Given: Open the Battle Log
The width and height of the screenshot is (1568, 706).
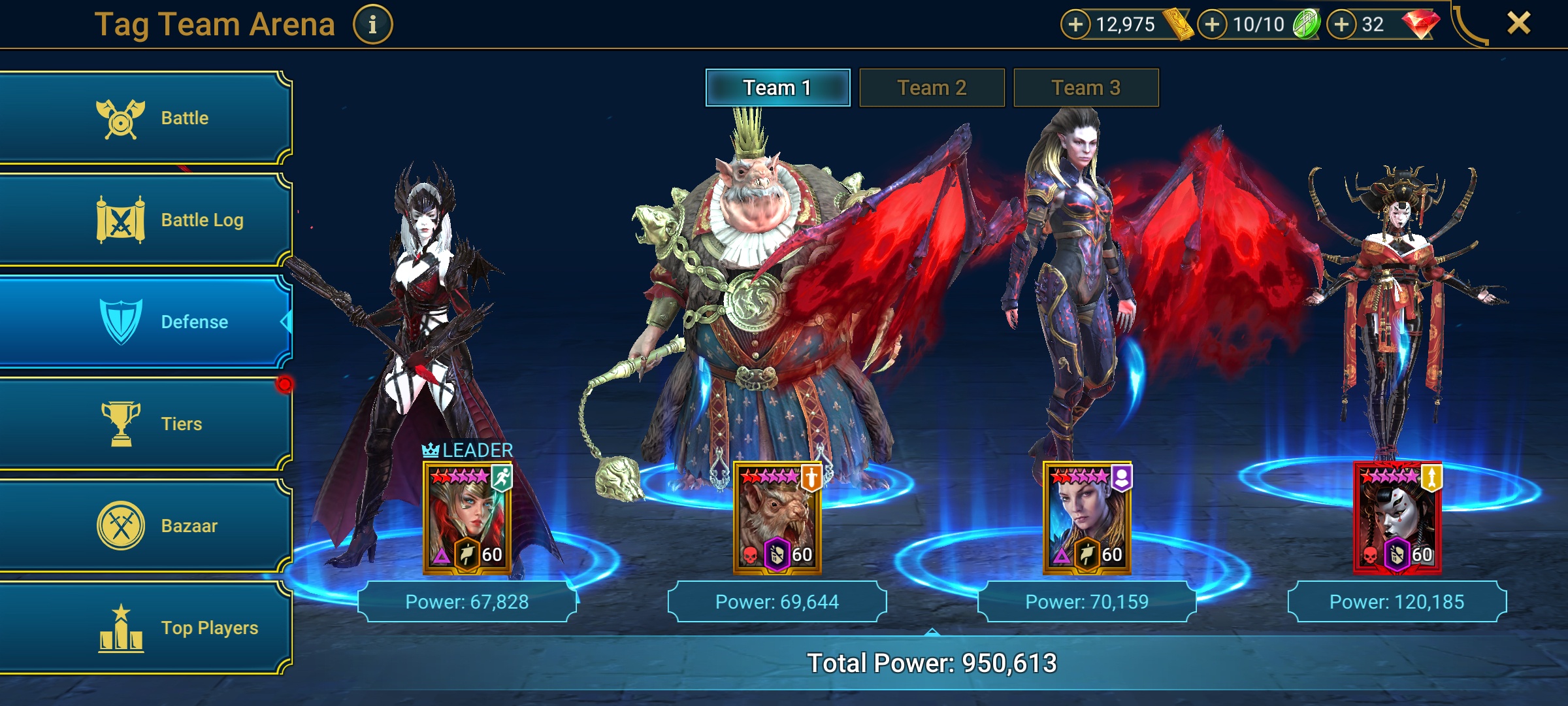Looking at the screenshot, I should pos(145,220).
